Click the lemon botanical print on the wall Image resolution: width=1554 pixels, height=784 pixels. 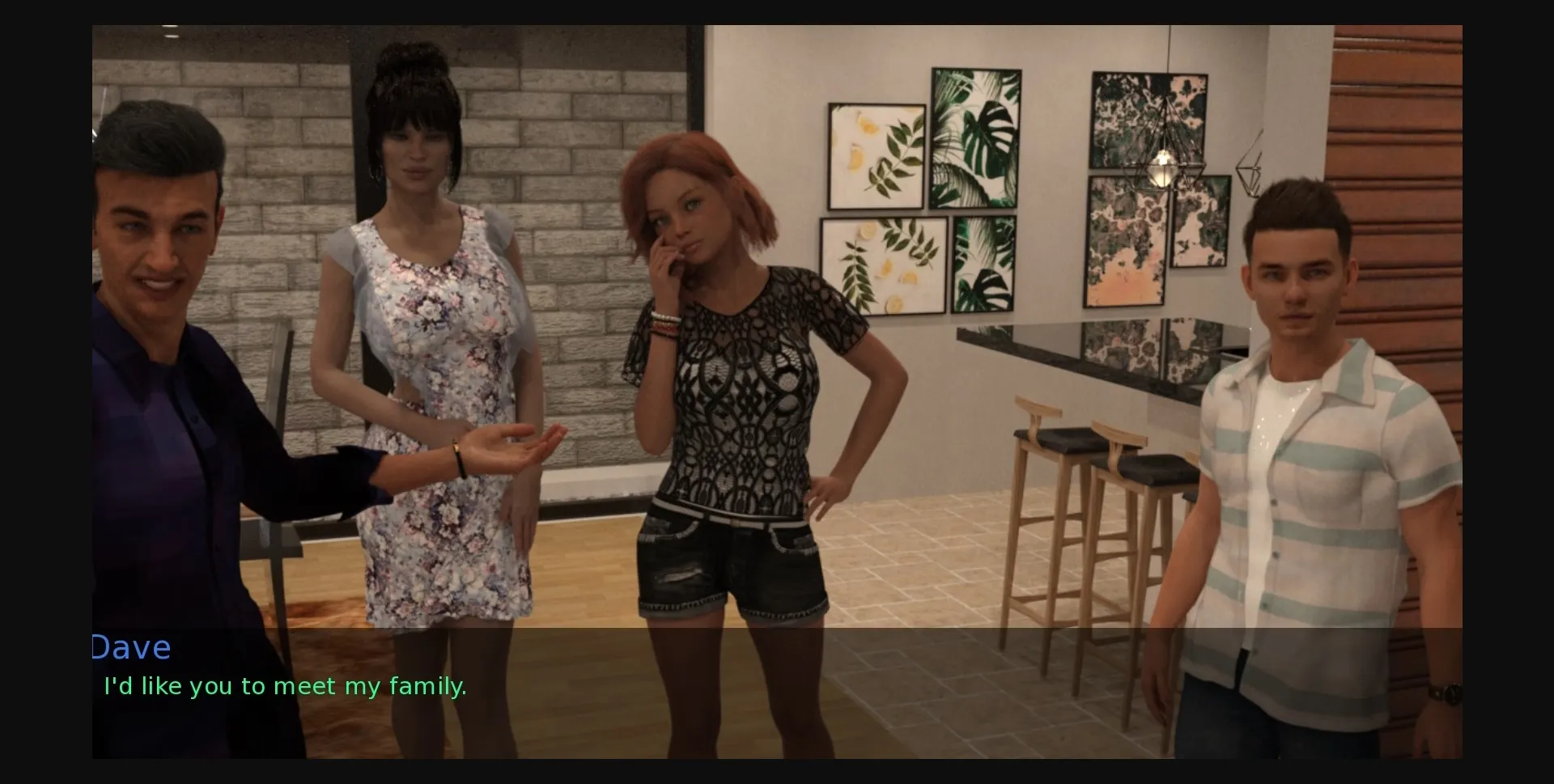(877, 154)
